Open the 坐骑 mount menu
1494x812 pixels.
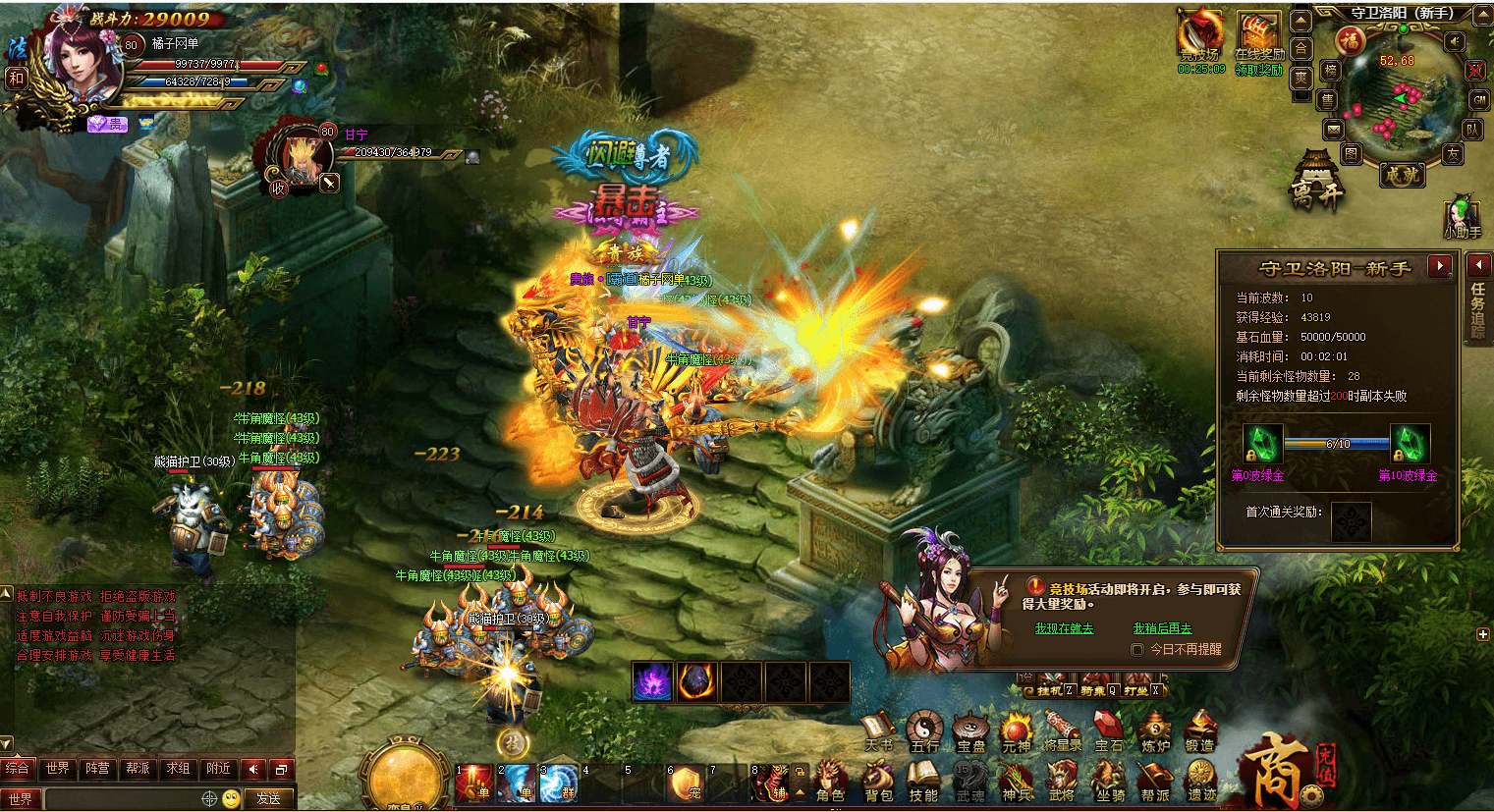[1110, 782]
